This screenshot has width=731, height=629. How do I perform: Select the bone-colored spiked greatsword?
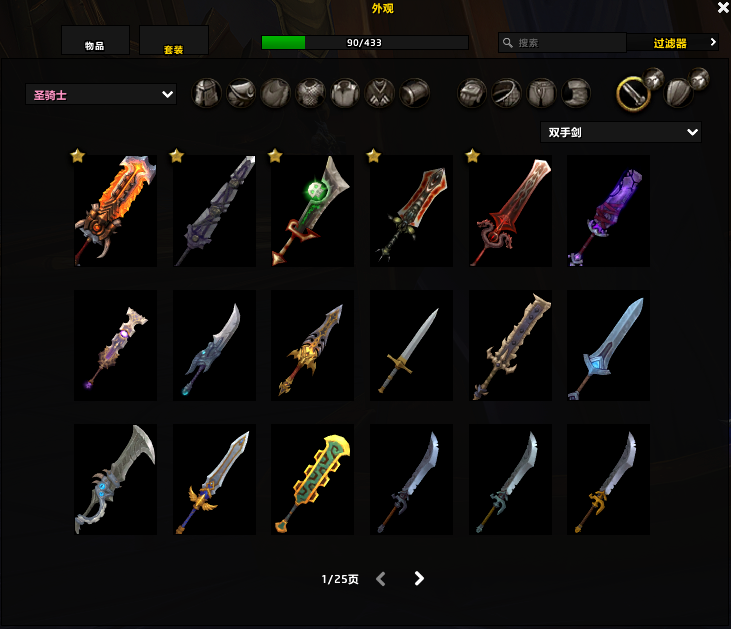point(510,346)
